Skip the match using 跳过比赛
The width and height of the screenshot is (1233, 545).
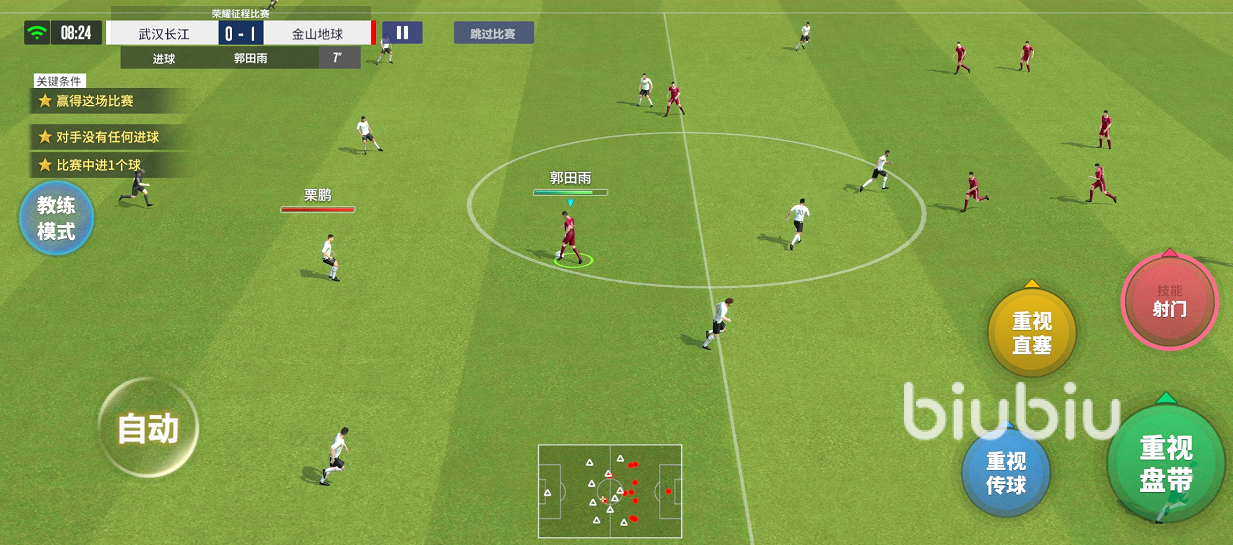493,33
